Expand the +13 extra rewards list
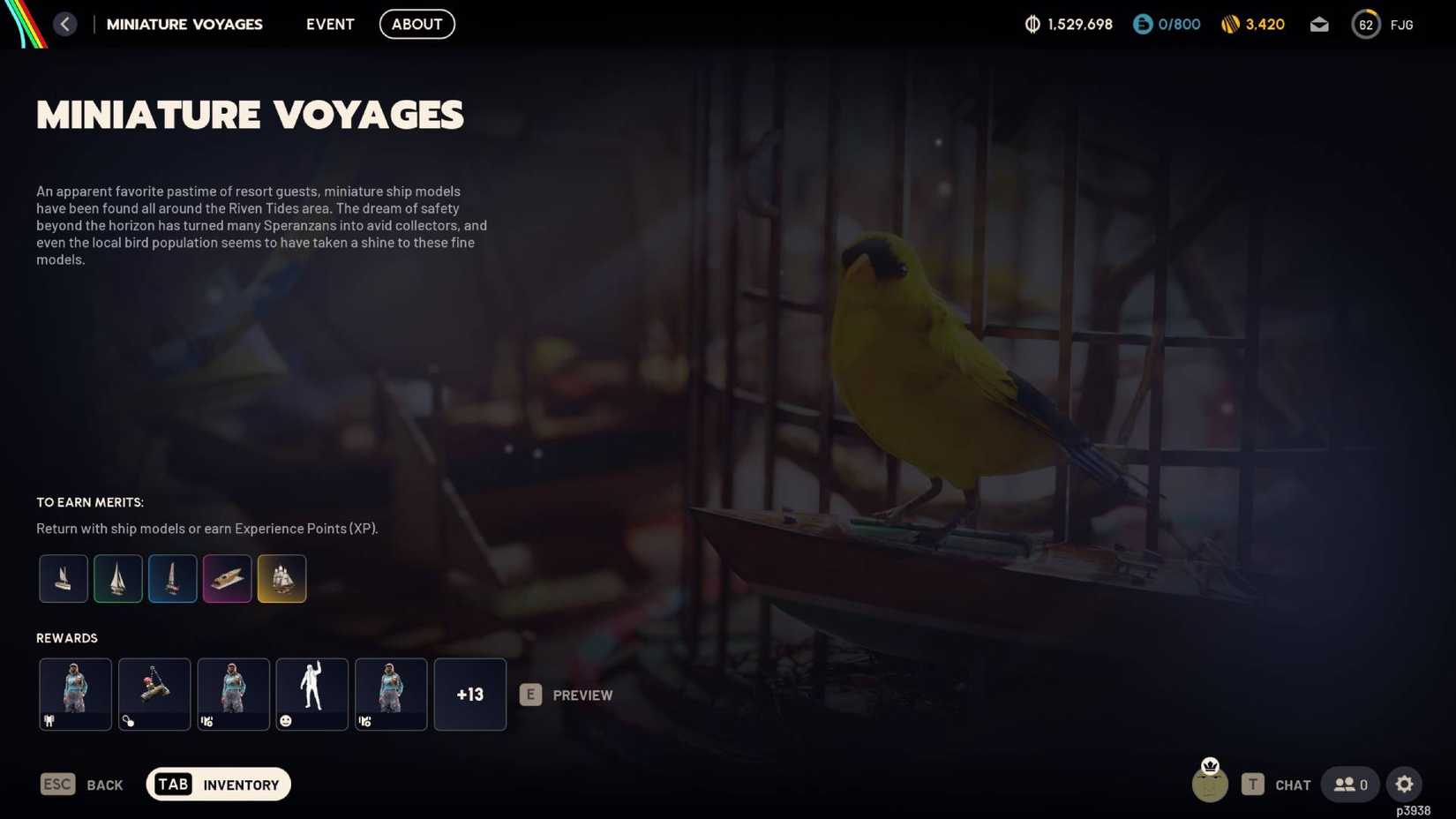This screenshot has width=1456, height=819. click(469, 695)
